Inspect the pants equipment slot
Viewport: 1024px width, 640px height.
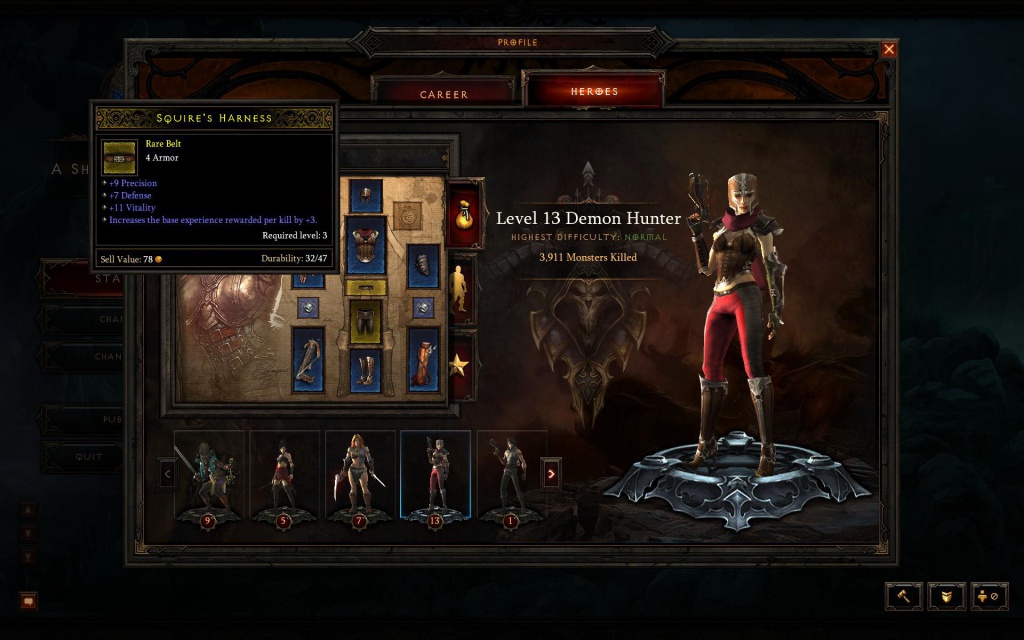click(366, 322)
